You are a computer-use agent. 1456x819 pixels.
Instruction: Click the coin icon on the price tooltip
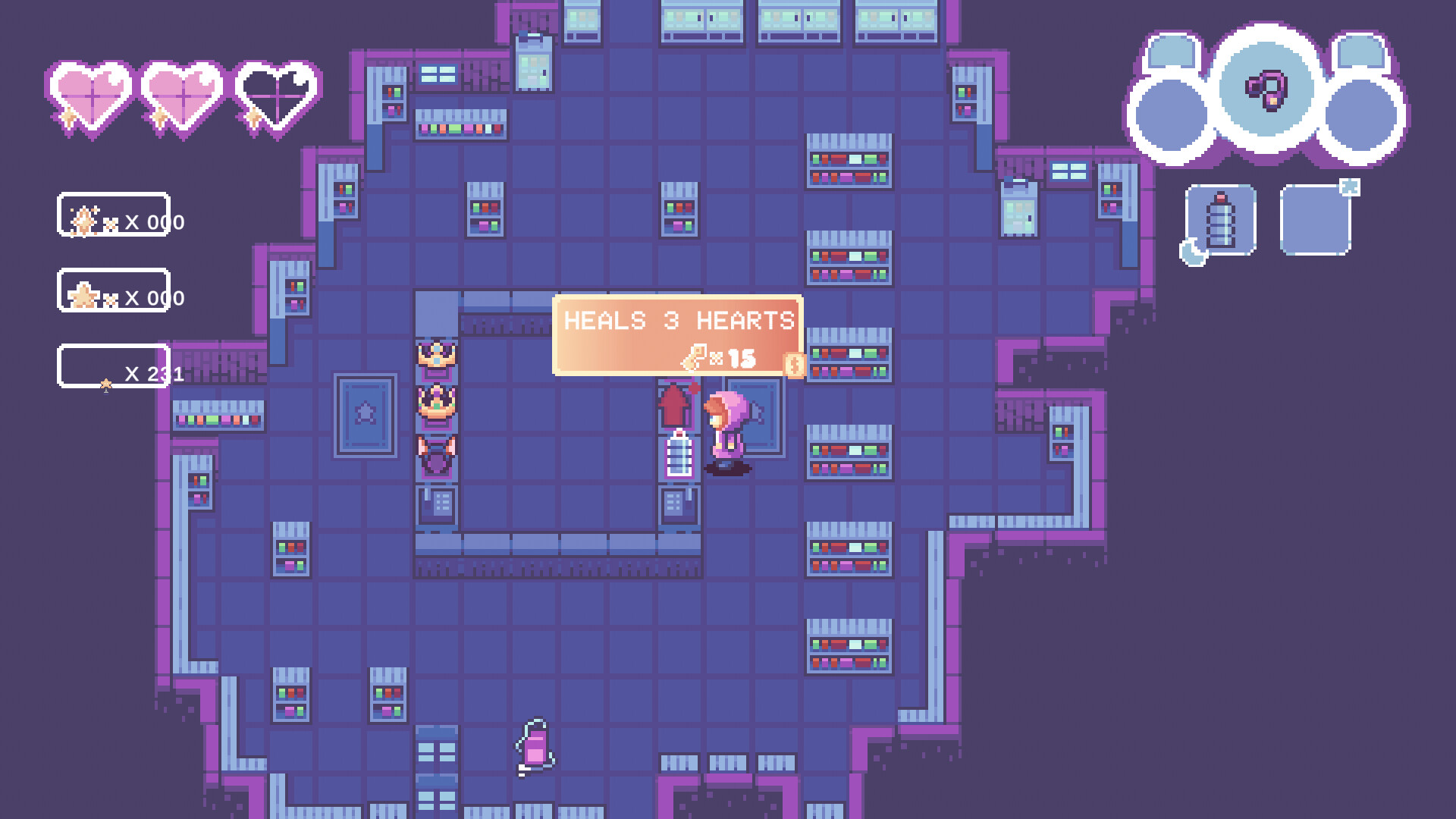click(793, 367)
